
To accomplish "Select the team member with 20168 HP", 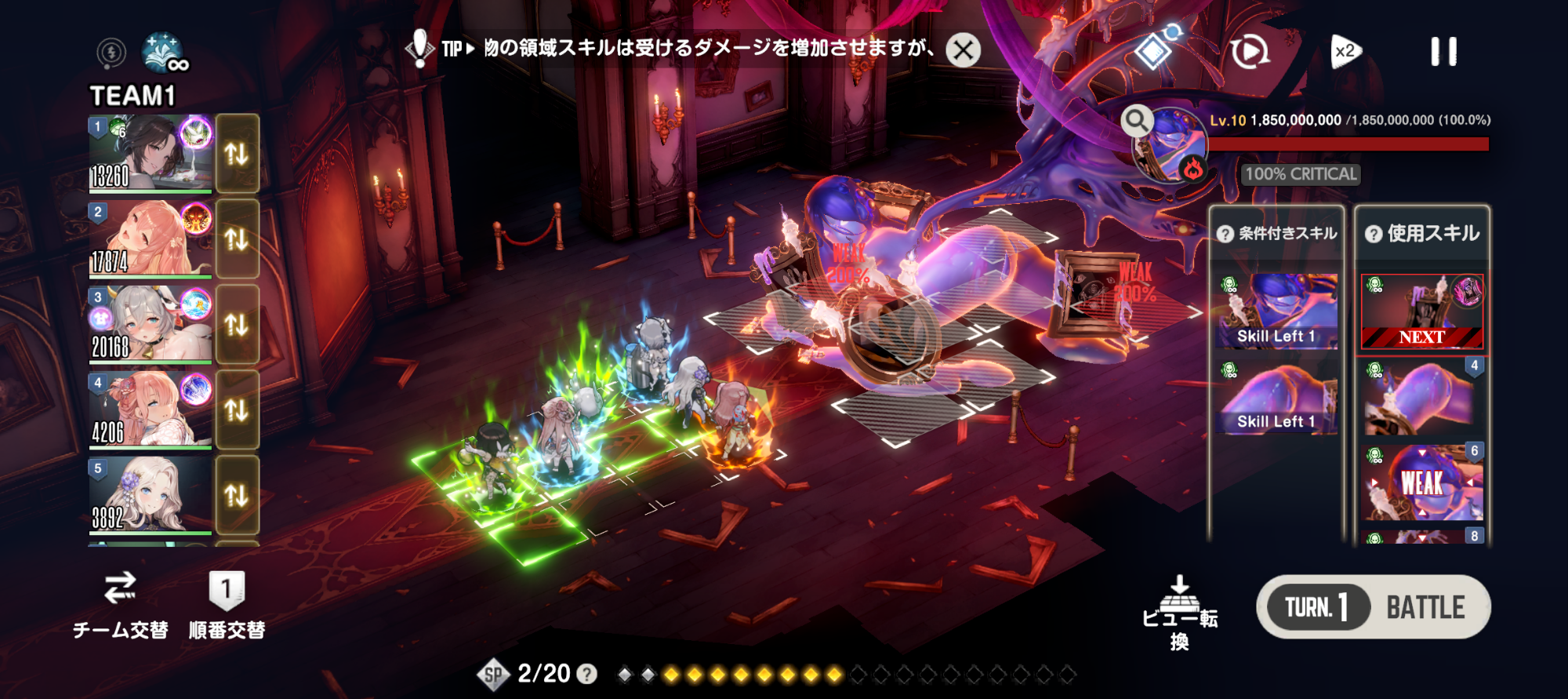I will (150, 324).
